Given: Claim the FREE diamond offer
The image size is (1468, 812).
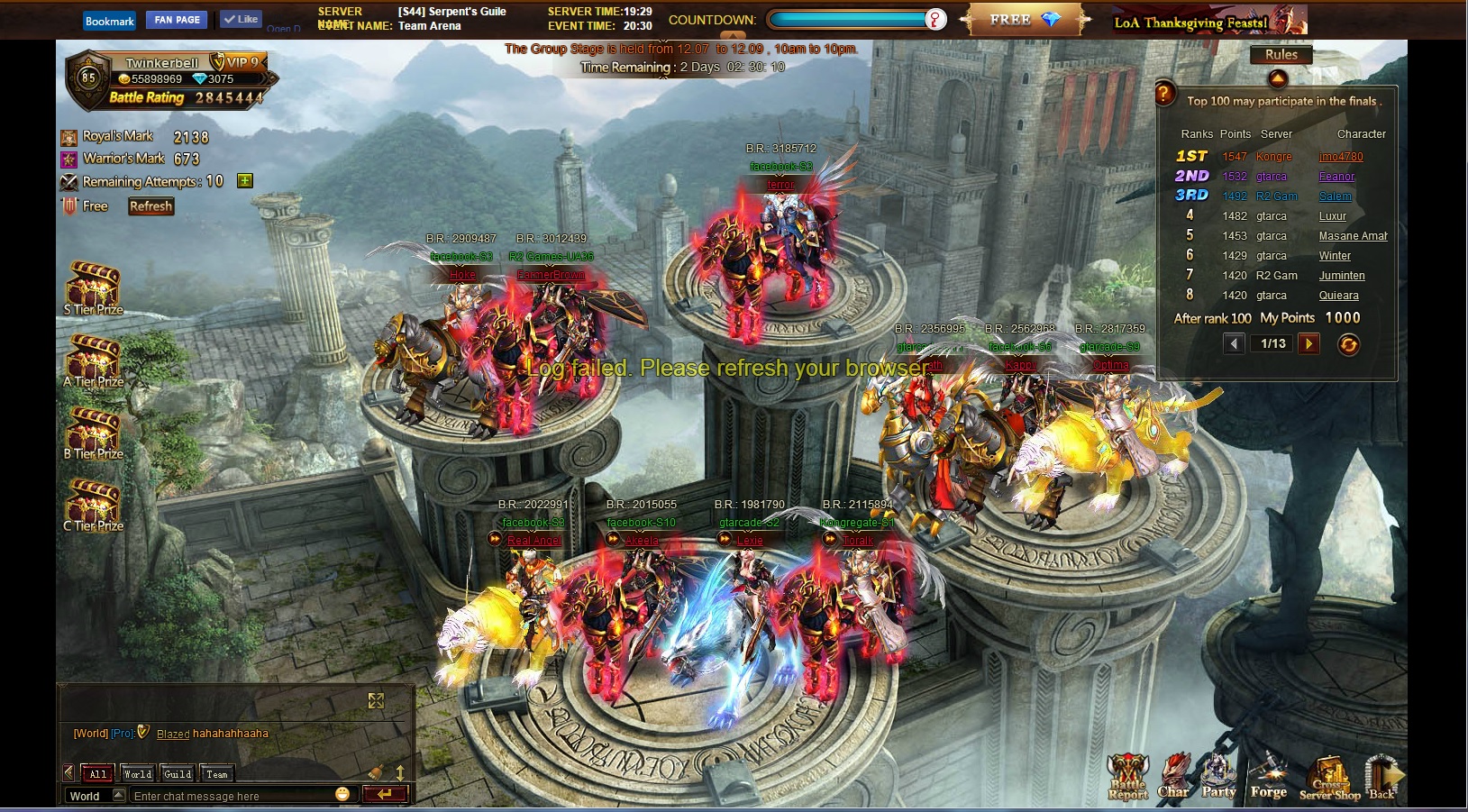Looking at the screenshot, I should pos(1025,20).
